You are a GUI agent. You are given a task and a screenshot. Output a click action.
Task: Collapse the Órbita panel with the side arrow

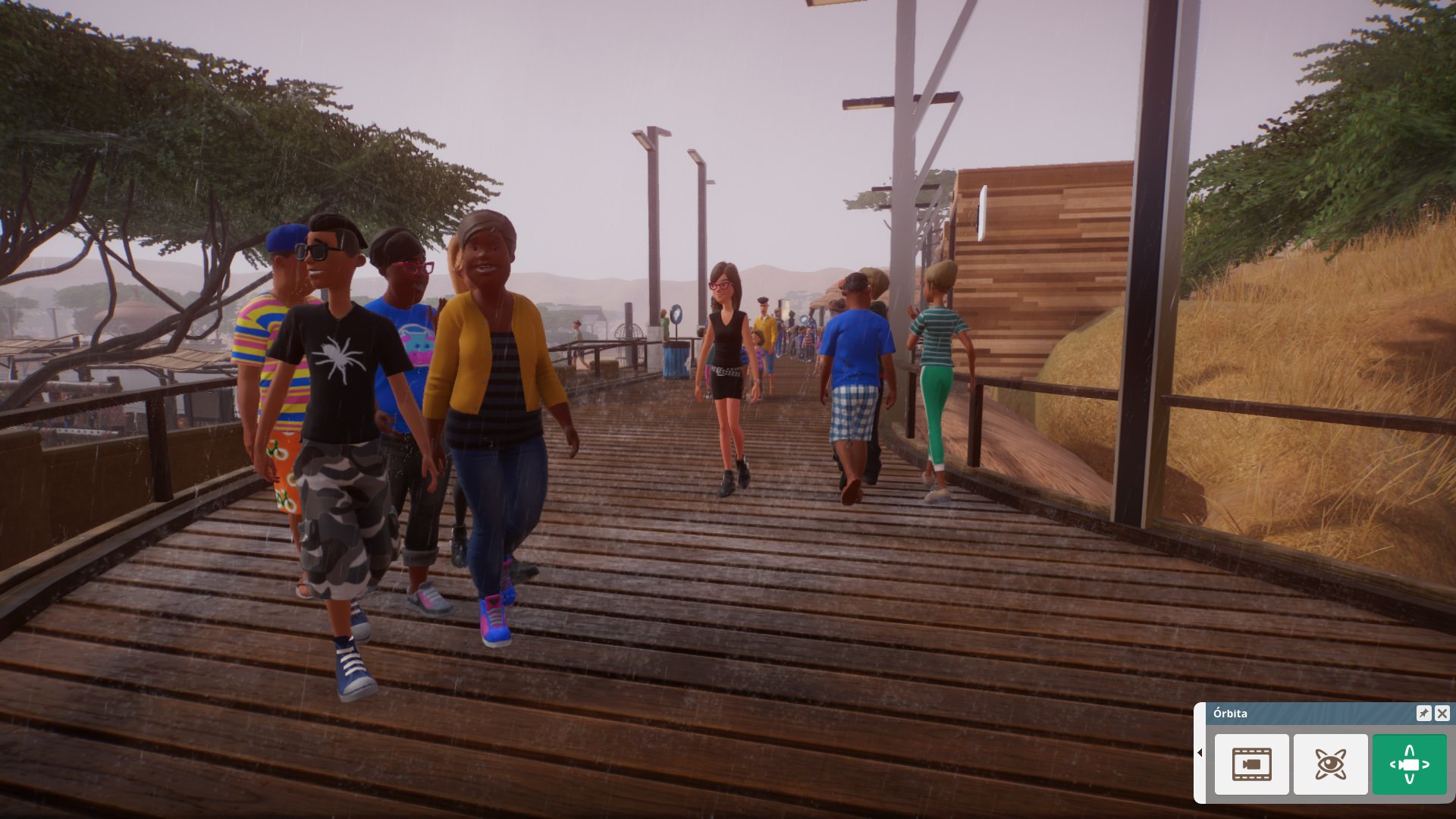[x=1200, y=753]
